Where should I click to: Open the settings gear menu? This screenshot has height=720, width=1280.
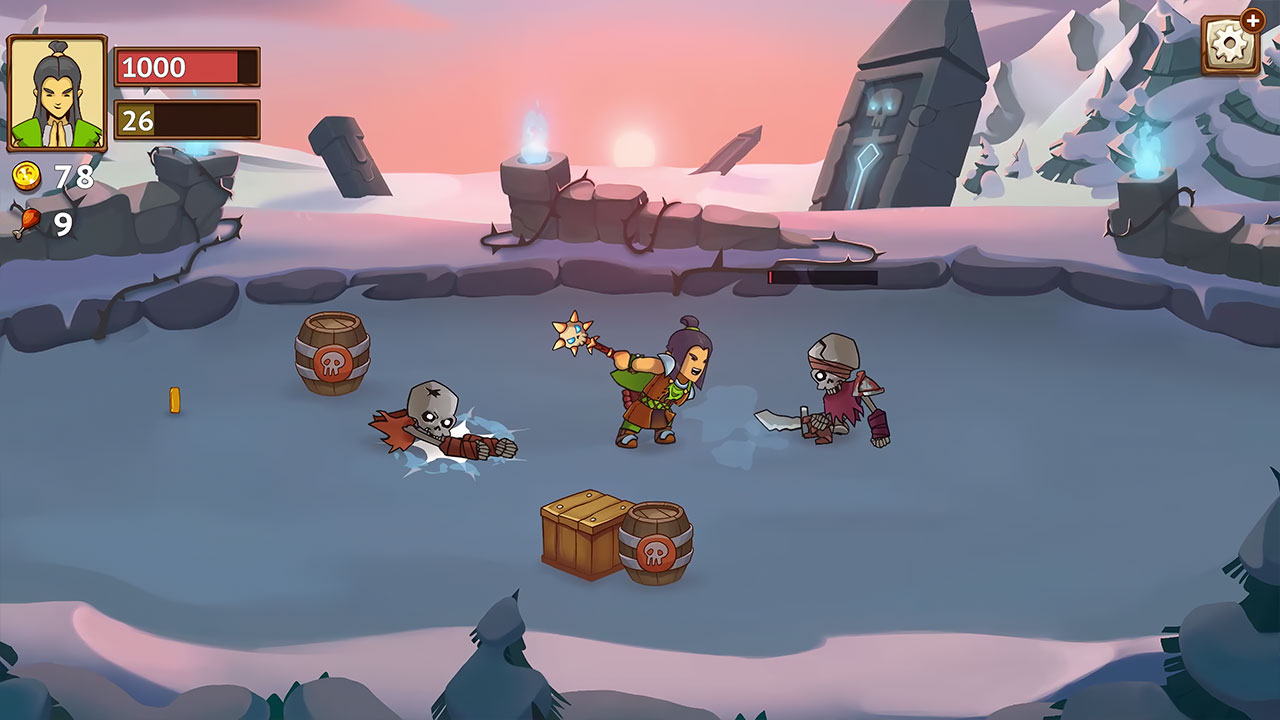1228,45
